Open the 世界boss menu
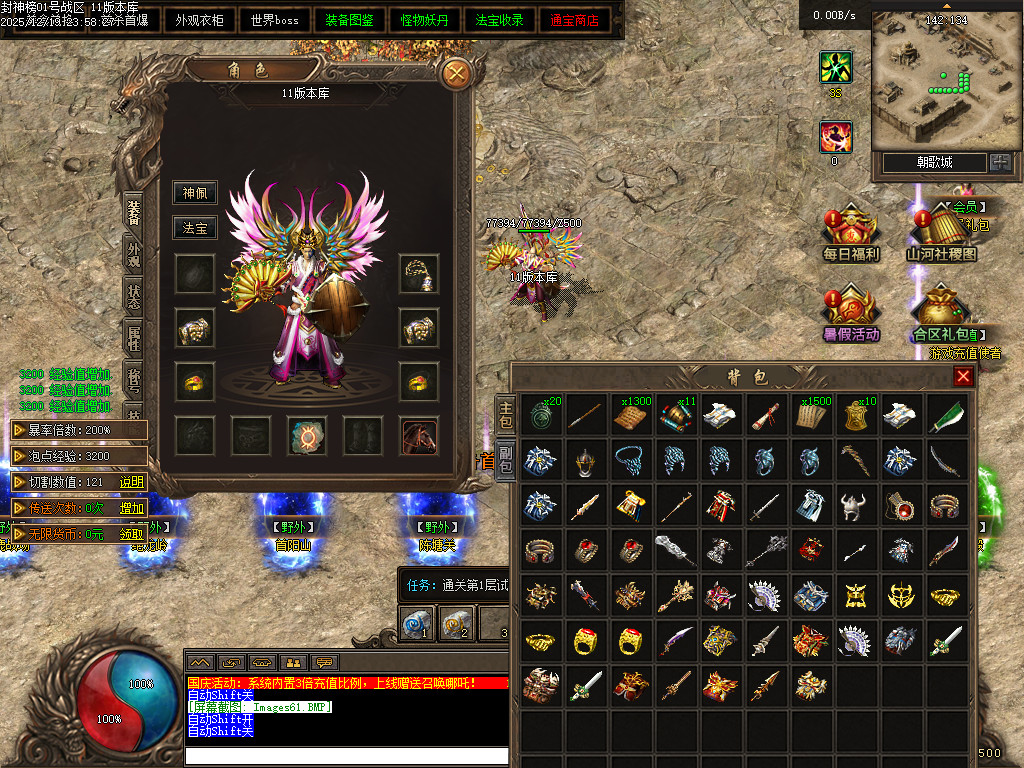Image resolution: width=1024 pixels, height=768 pixels. [x=275, y=20]
